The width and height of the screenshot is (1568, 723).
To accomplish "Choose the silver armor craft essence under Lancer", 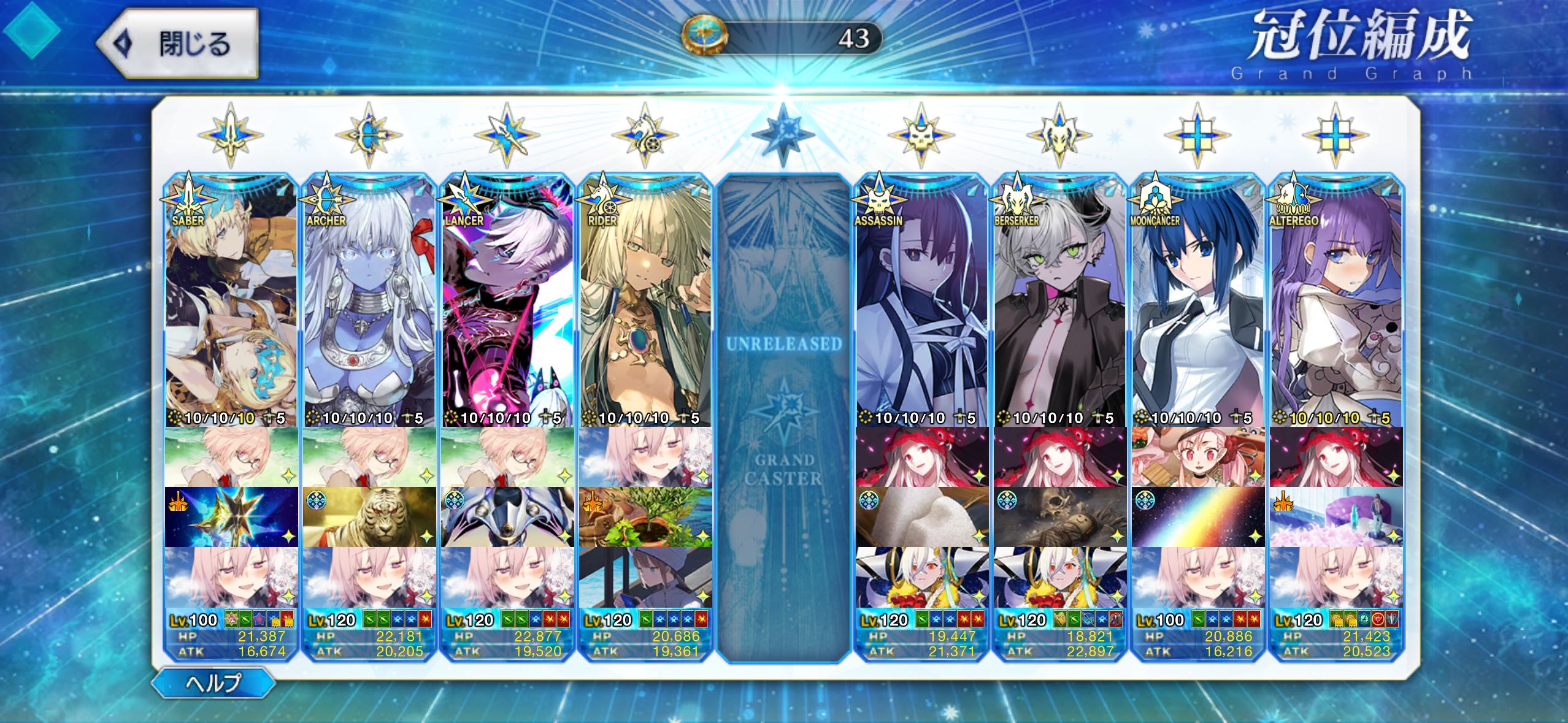I will (507, 517).
